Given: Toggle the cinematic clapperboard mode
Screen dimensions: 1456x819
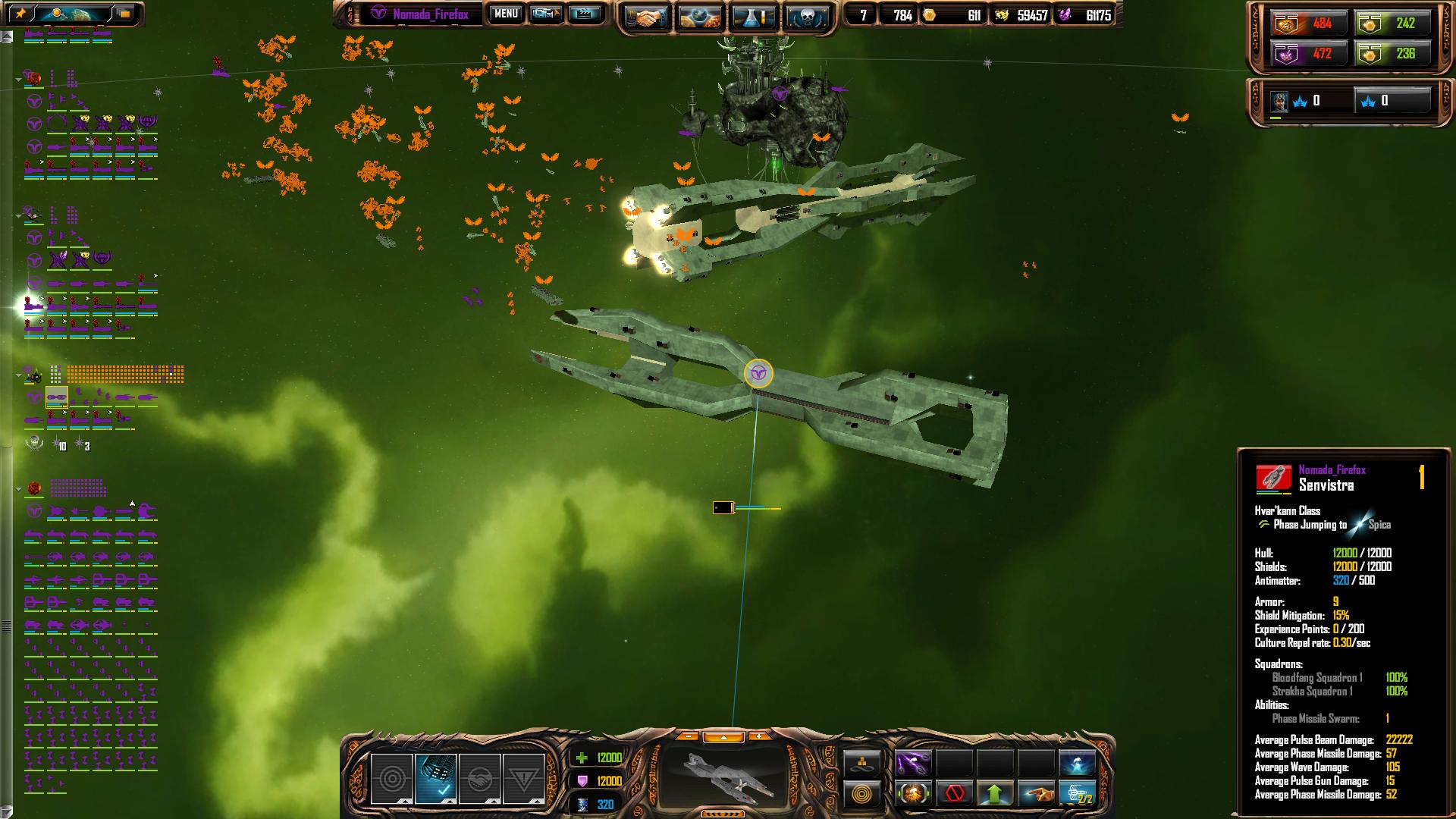Looking at the screenshot, I should [584, 14].
